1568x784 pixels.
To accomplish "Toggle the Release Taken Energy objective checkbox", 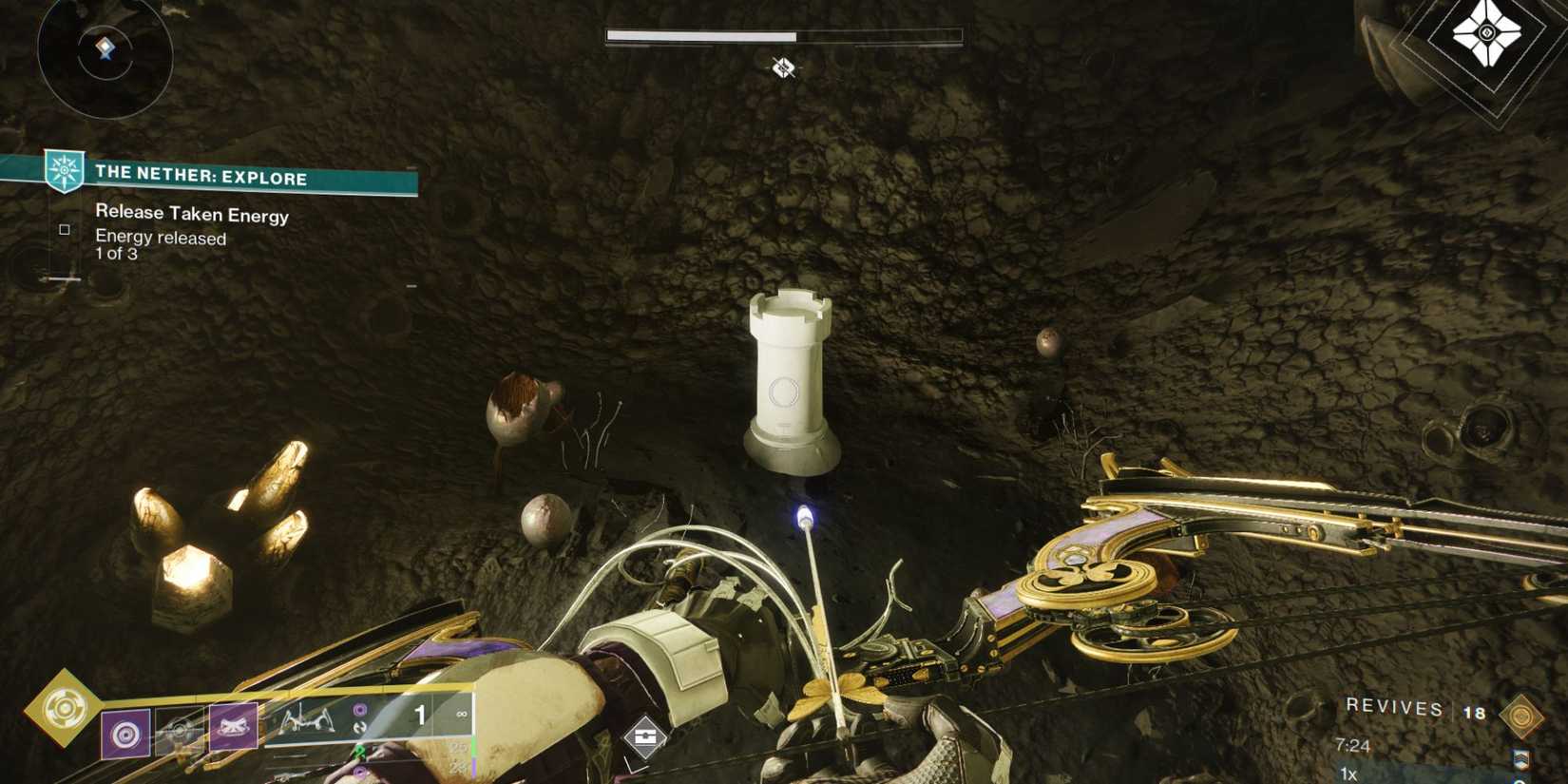I will point(64,229).
